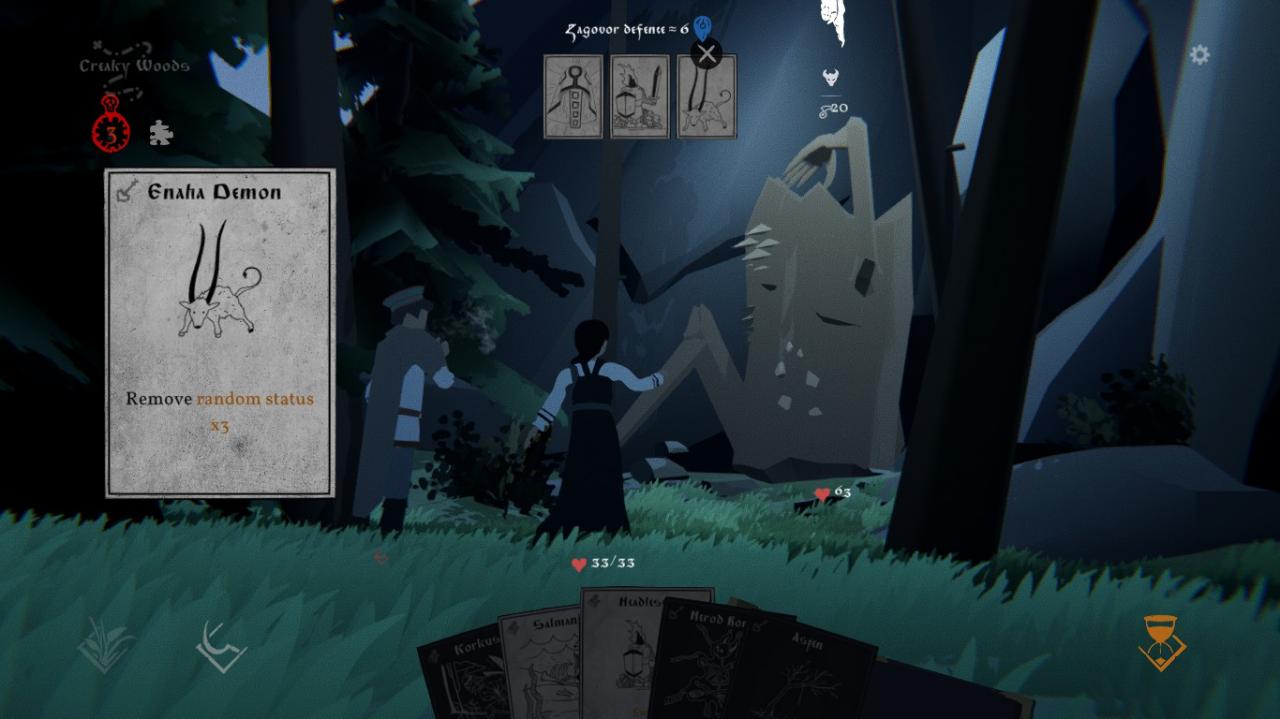Viewport: 1280px width, 719px height.
Task: Remove the Enaha Demon card with the X
Action: click(707, 54)
